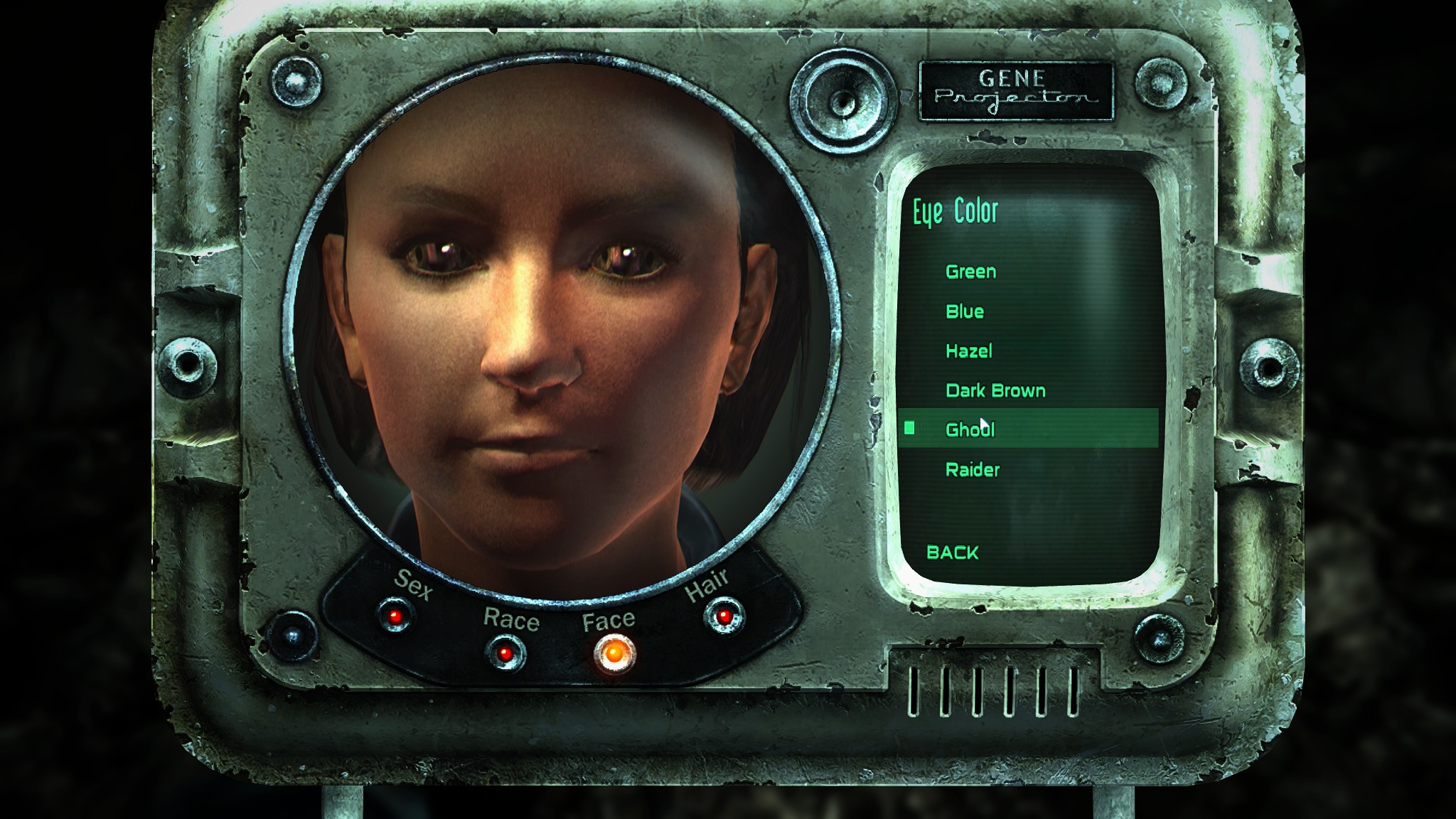Click the red indicator light beside Sex
This screenshot has width=1456, height=819.
395,616
